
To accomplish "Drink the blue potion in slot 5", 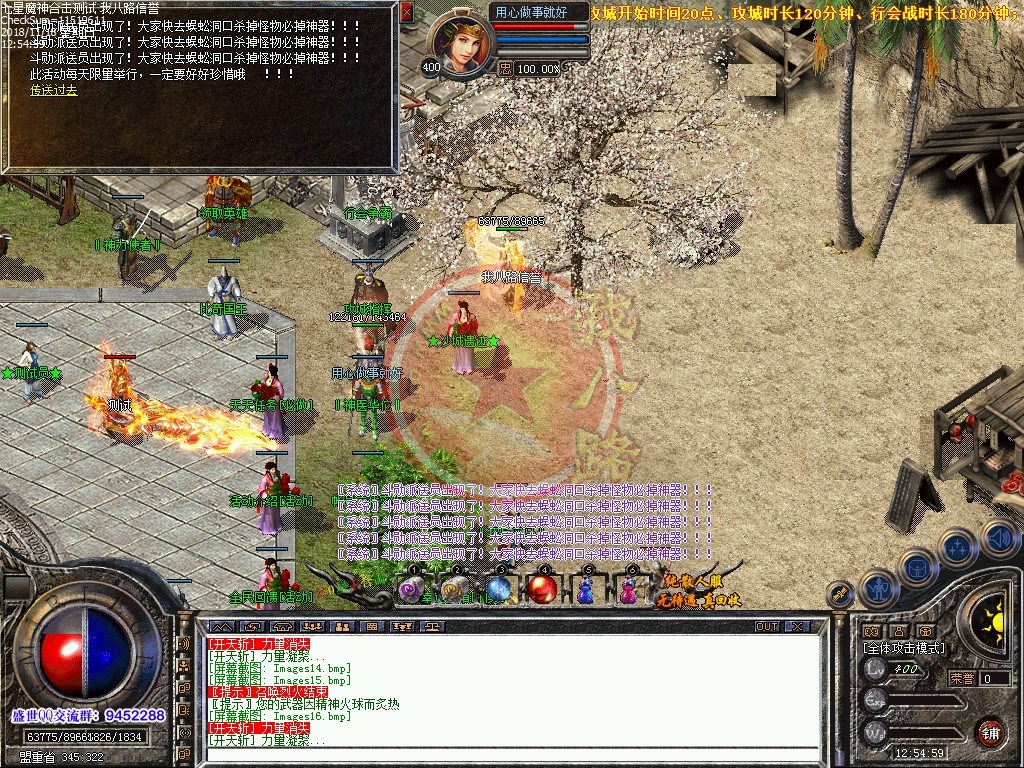I will (586, 590).
